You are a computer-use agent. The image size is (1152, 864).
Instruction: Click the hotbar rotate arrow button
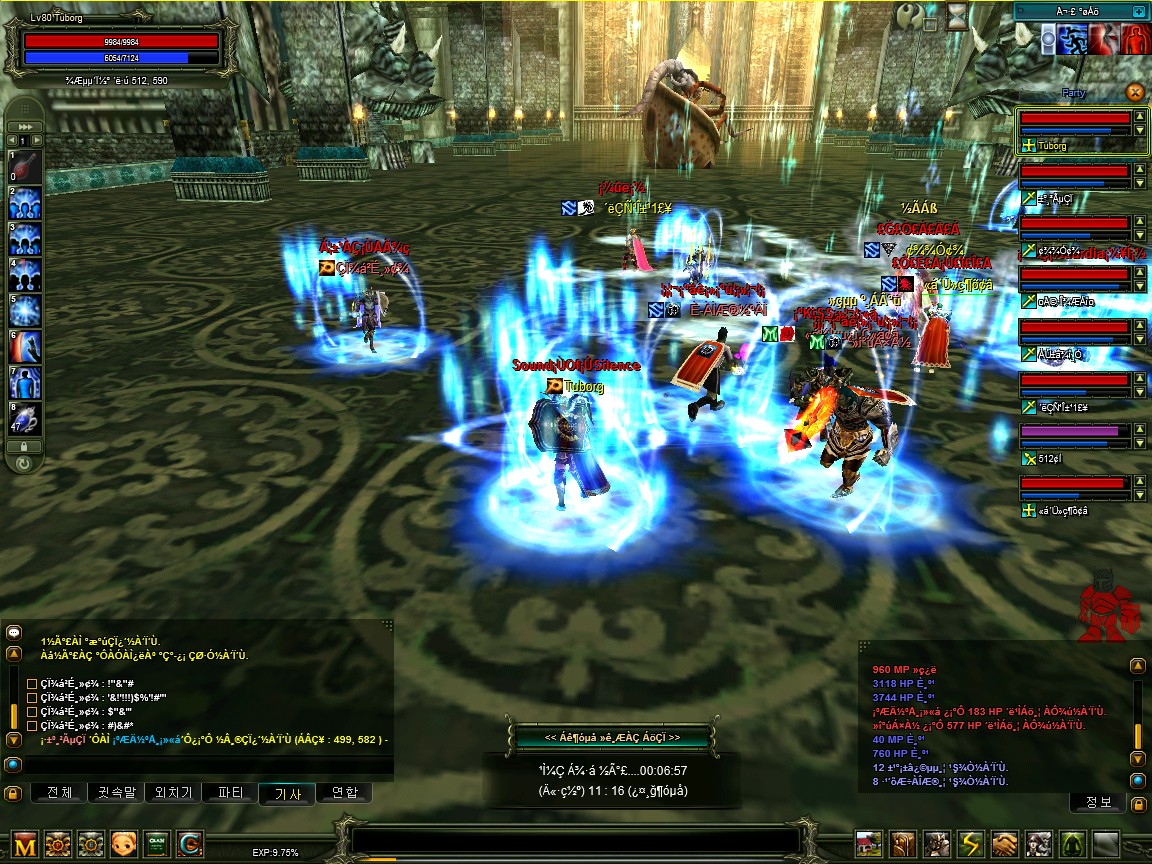24,463
